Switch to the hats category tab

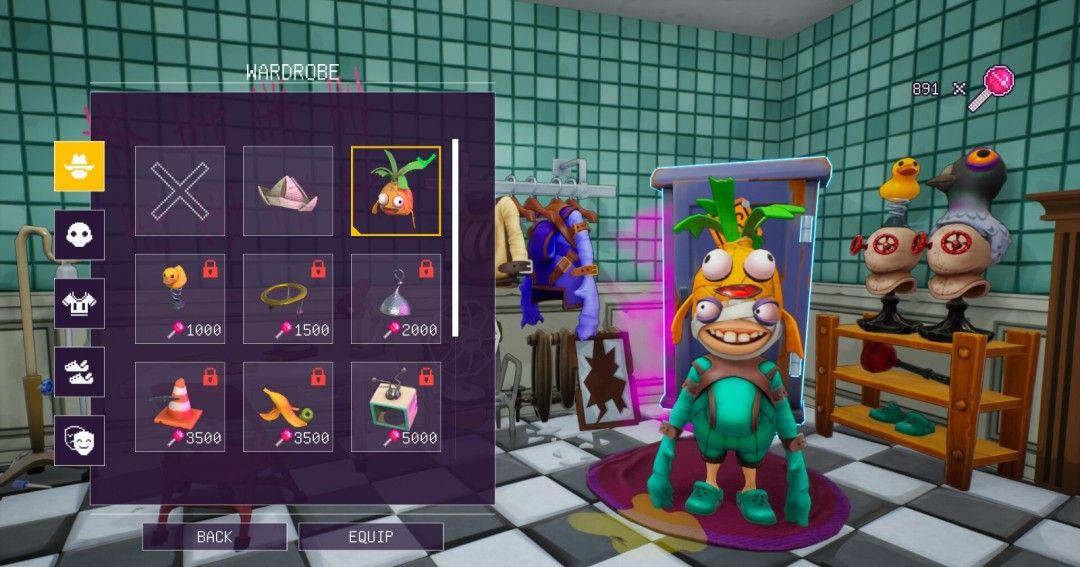point(79,166)
